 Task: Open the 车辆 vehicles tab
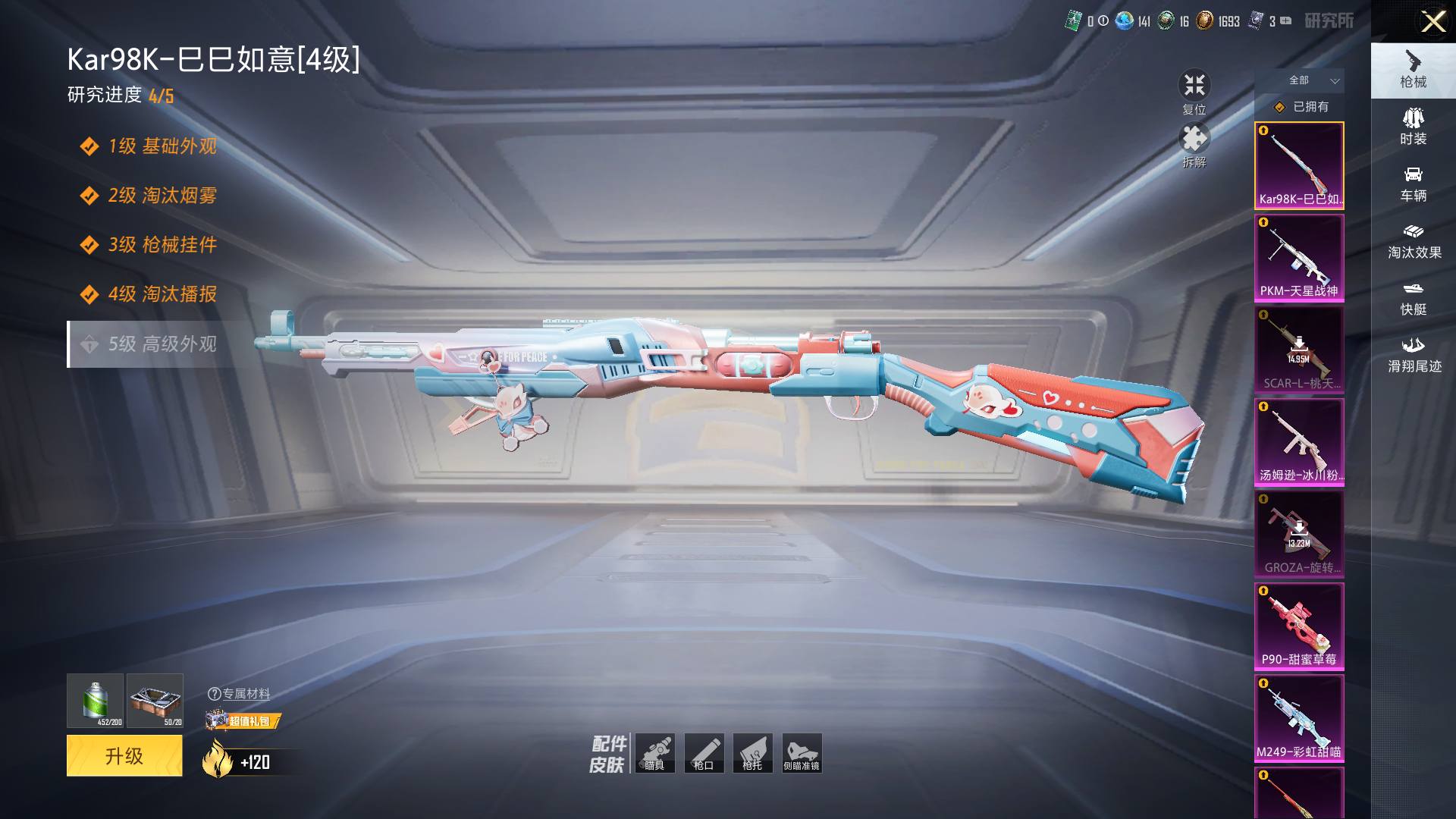point(1413,184)
